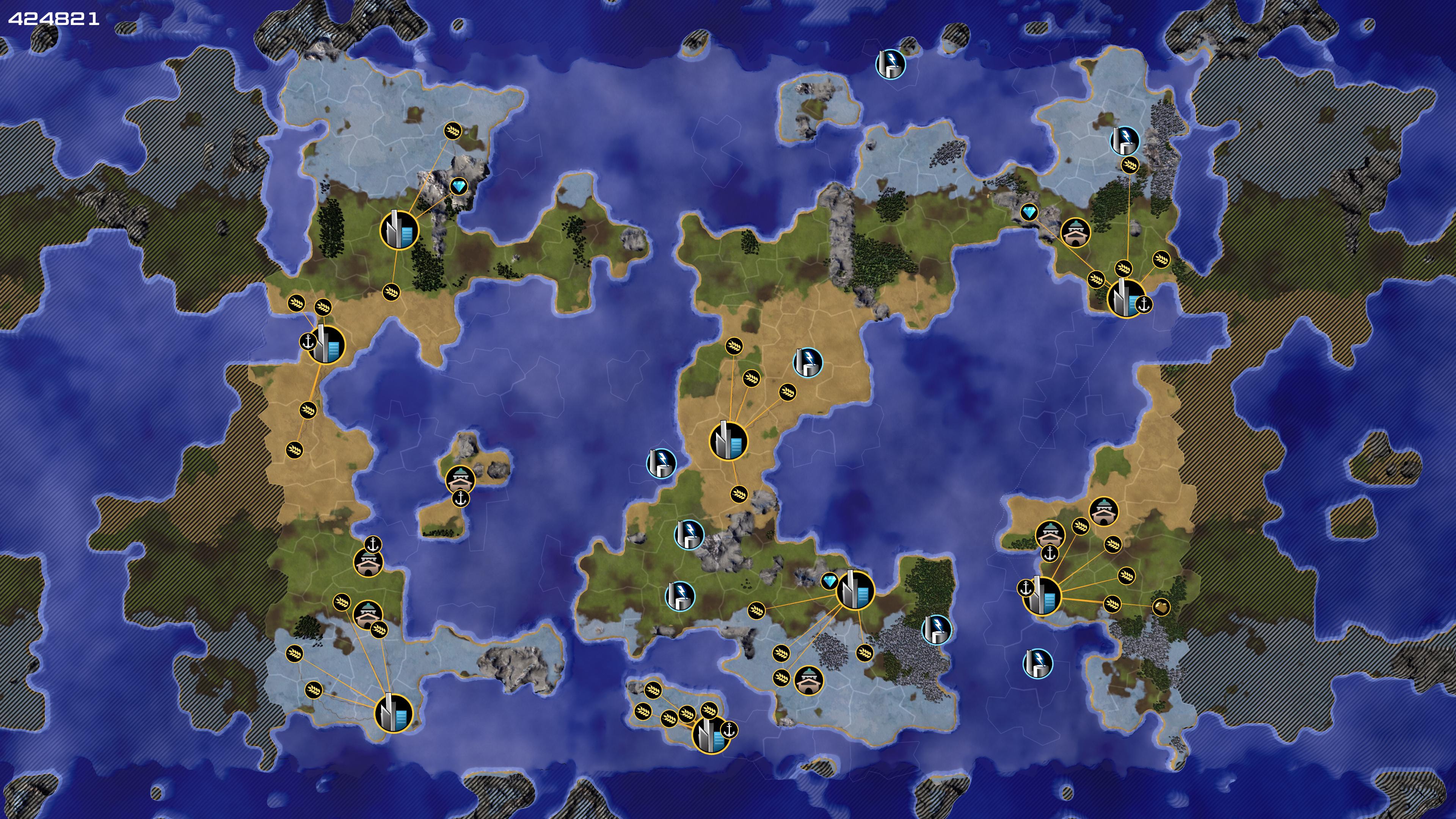The height and width of the screenshot is (819, 1456).
Task: Select the diamond marker overlapping a city icon
Action: [829, 581]
